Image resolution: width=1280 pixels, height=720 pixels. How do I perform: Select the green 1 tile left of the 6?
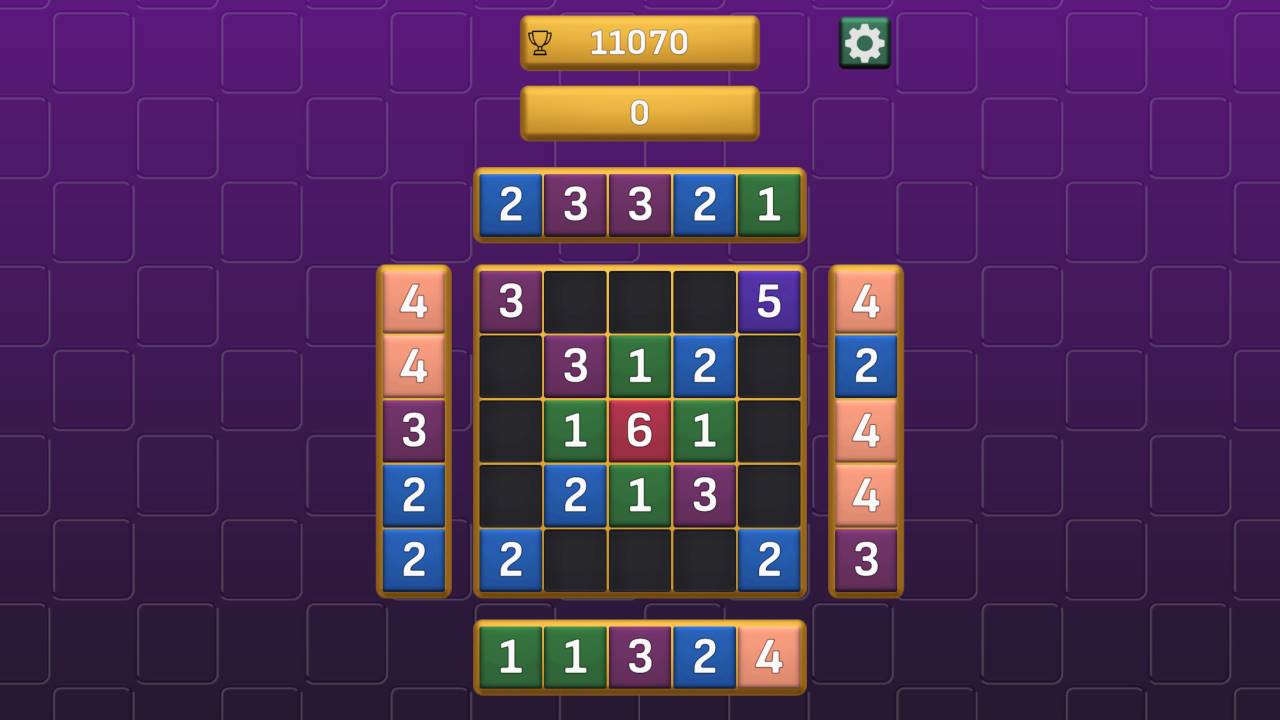tap(576, 431)
